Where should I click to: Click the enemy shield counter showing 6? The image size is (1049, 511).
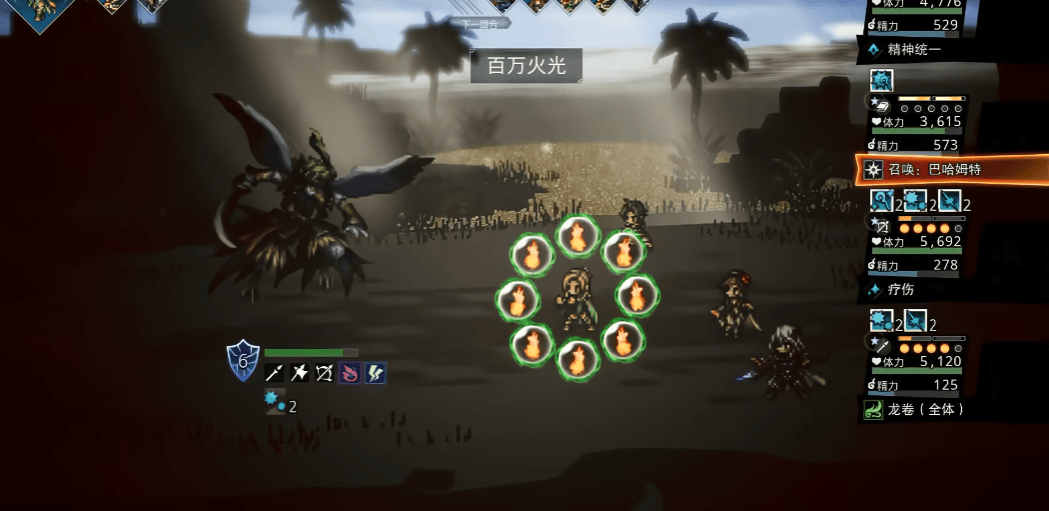(x=243, y=360)
